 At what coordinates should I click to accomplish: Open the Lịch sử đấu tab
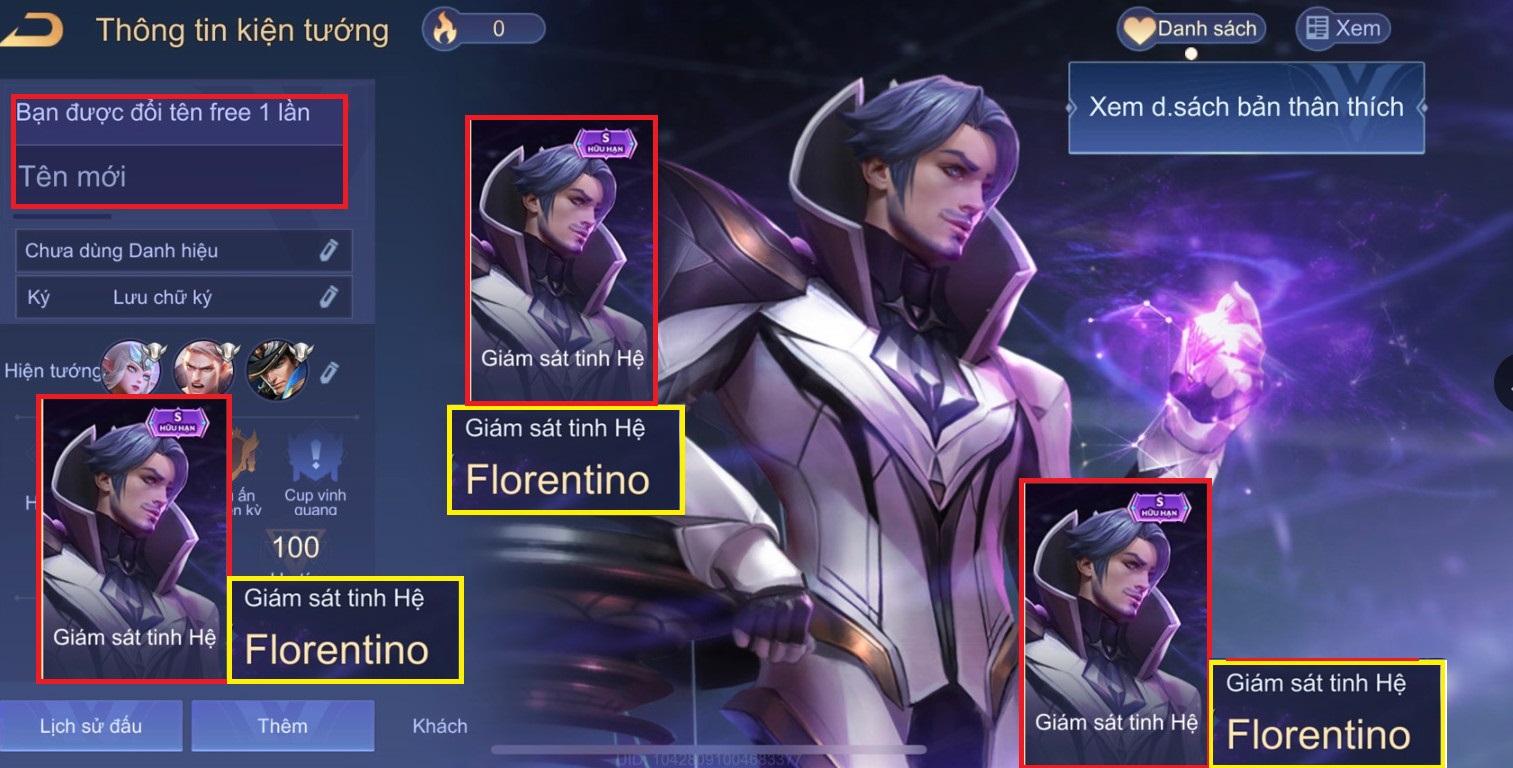coord(91,726)
